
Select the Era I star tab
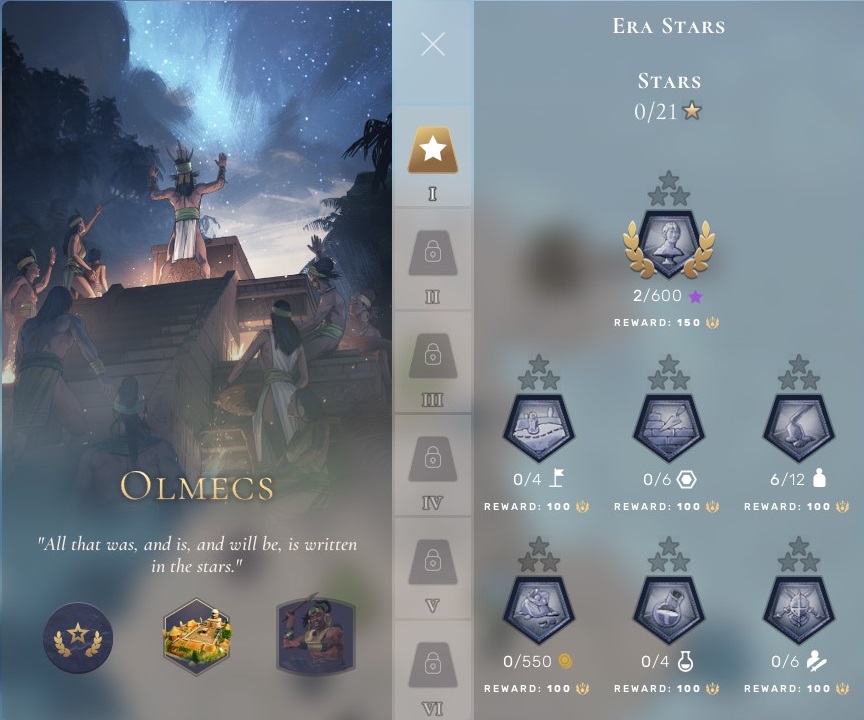[433, 151]
